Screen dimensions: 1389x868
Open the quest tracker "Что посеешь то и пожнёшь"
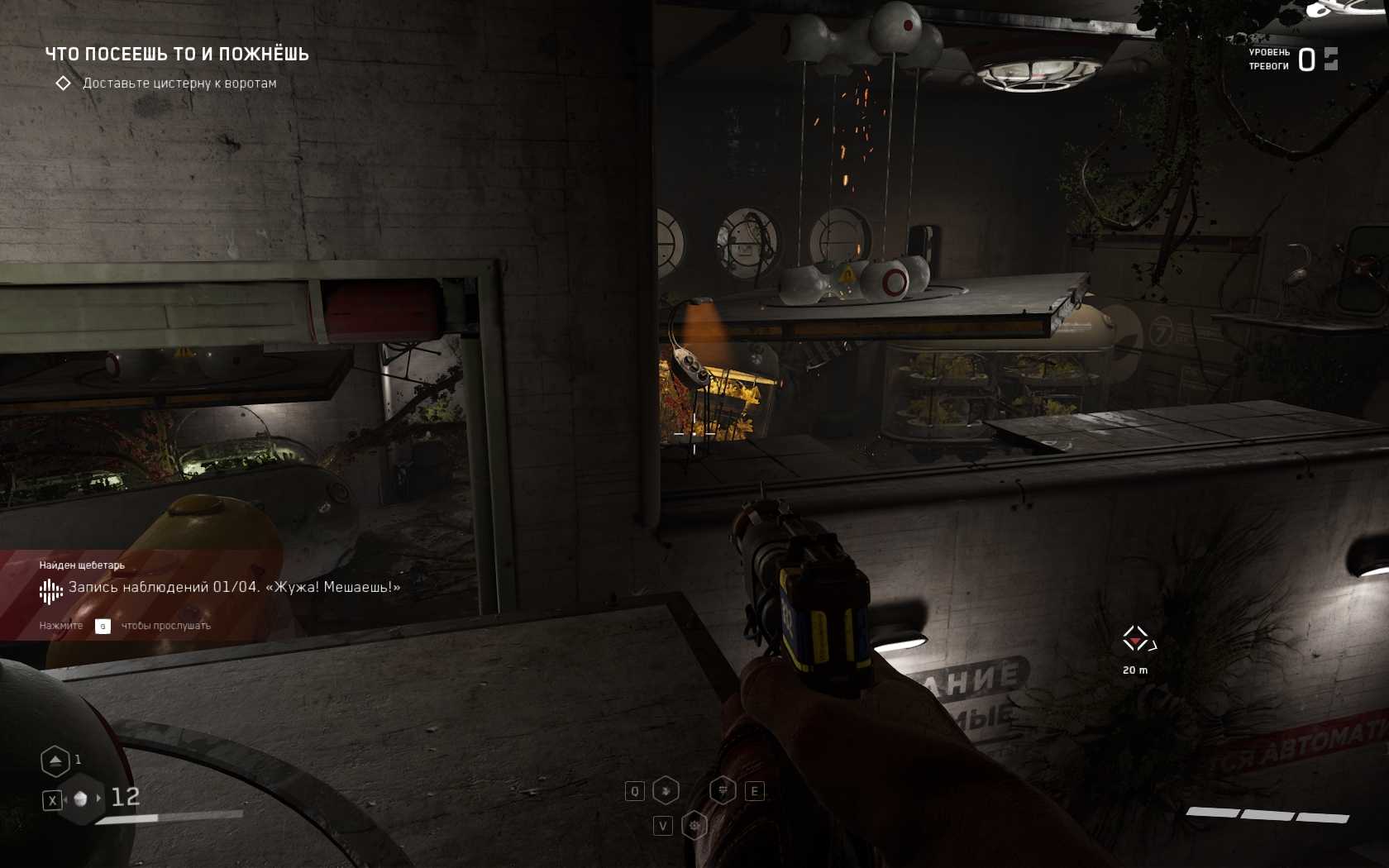[177, 55]
